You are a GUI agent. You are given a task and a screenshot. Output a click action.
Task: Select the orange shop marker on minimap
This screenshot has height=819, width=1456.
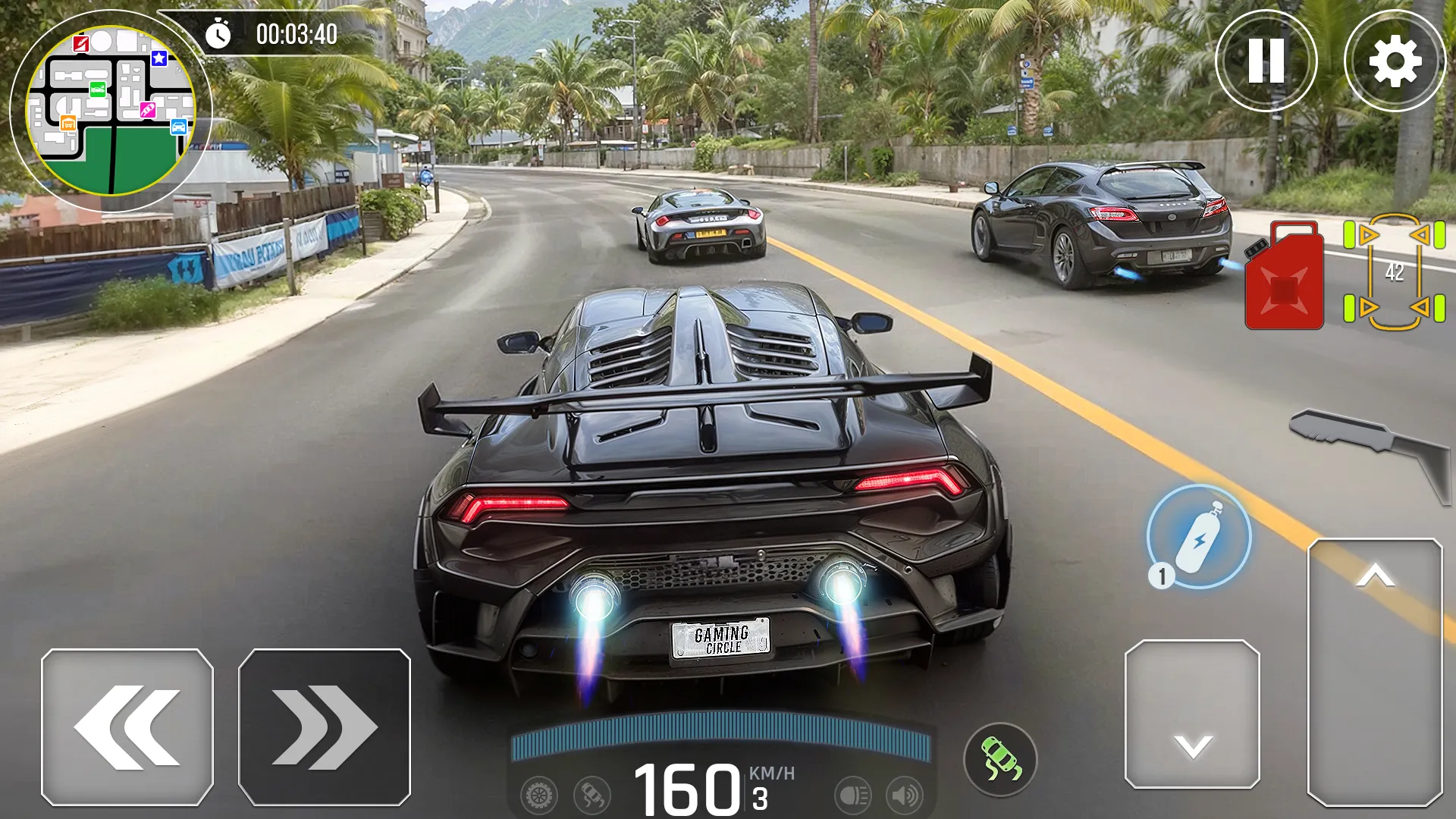(68, 123)
